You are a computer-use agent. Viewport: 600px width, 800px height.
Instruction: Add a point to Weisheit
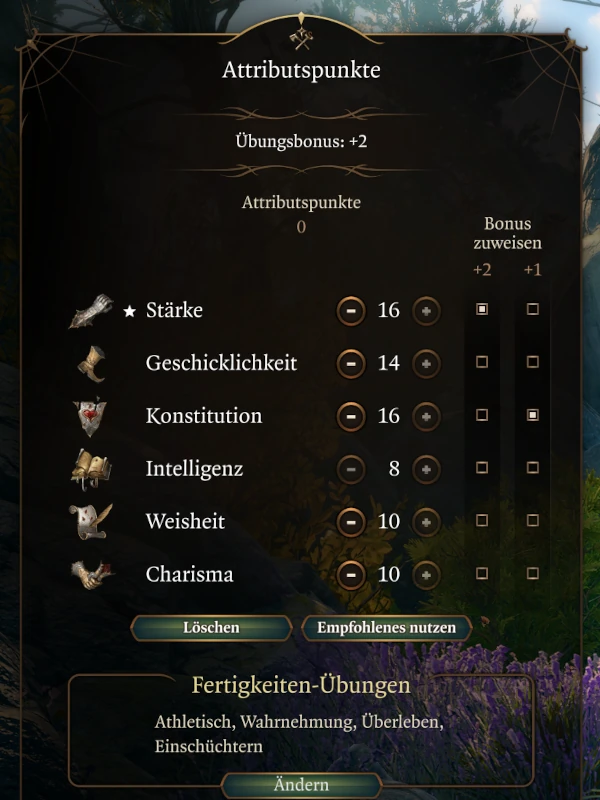point(426,521)
